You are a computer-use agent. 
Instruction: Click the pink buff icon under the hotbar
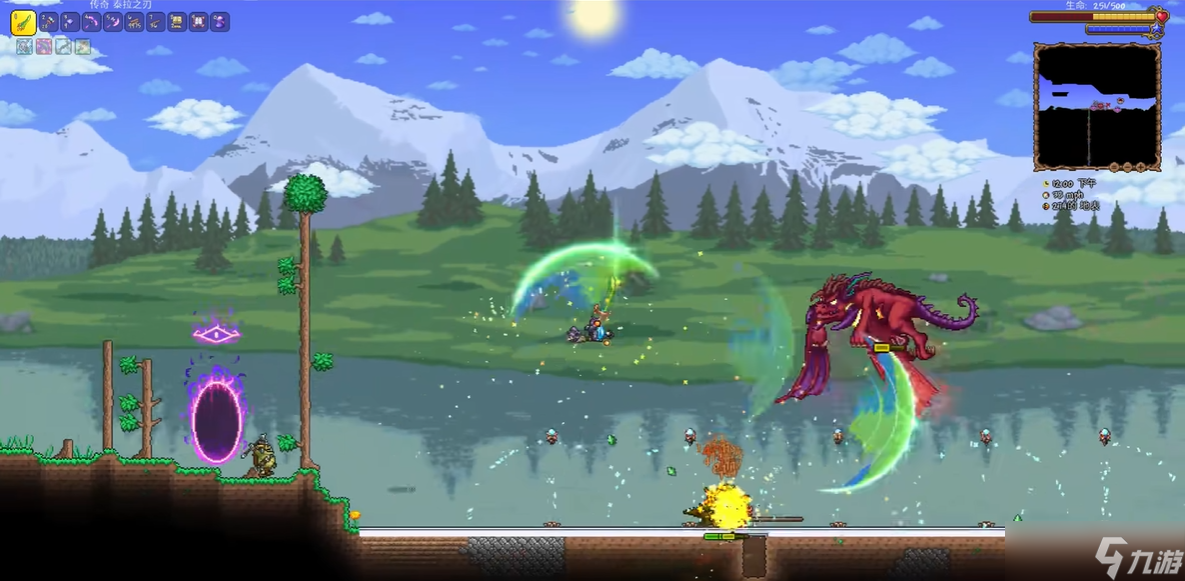pyautogui.click(x=44, y=46)
